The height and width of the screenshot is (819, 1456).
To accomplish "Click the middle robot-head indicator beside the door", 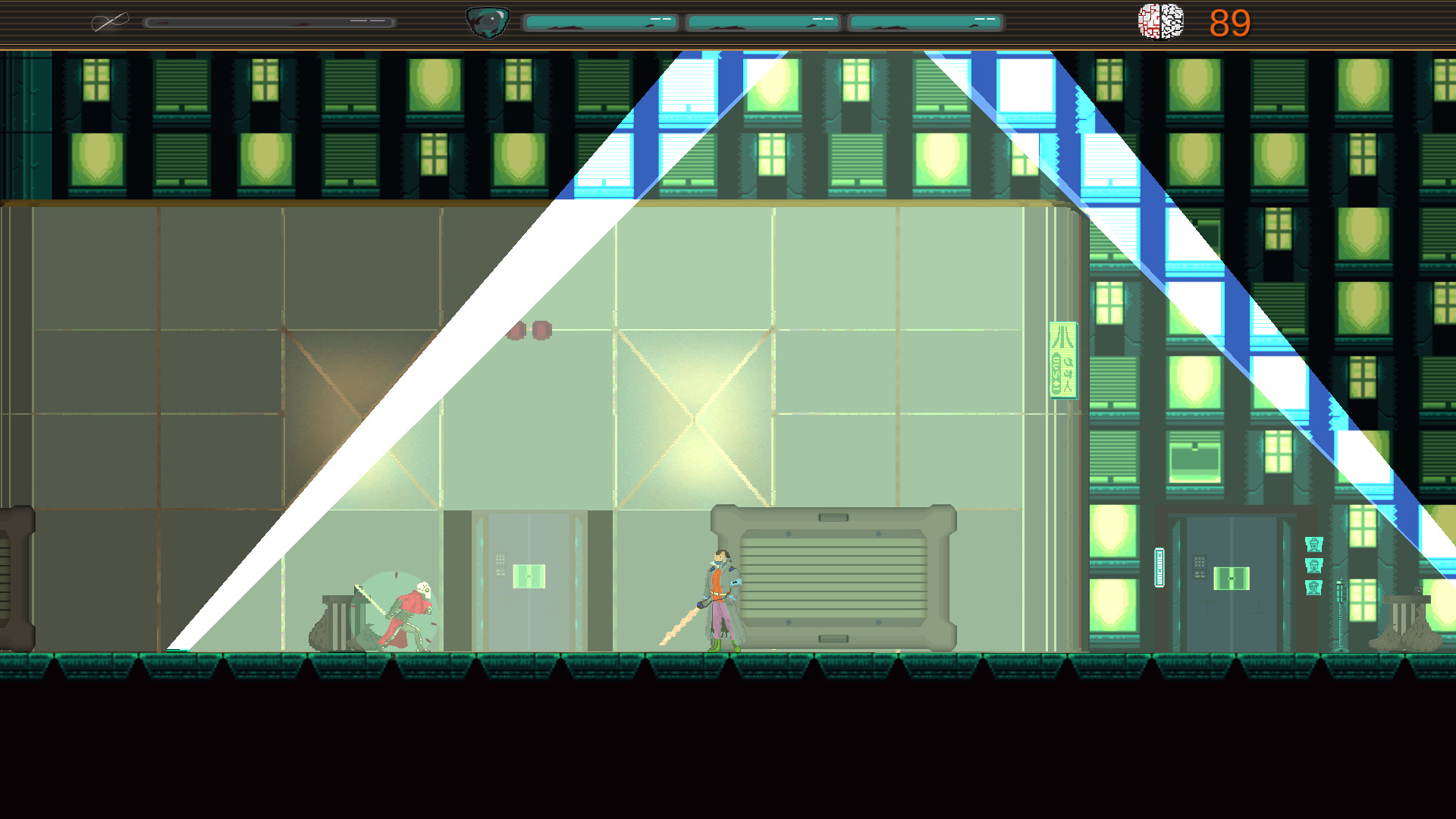I will coord(1314,566).
